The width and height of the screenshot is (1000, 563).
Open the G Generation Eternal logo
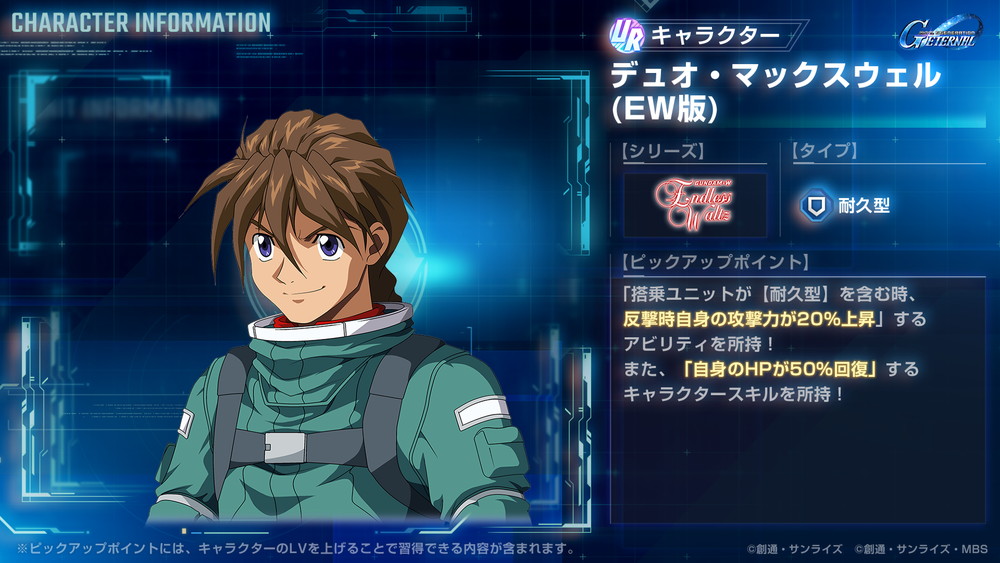point(940,34)
